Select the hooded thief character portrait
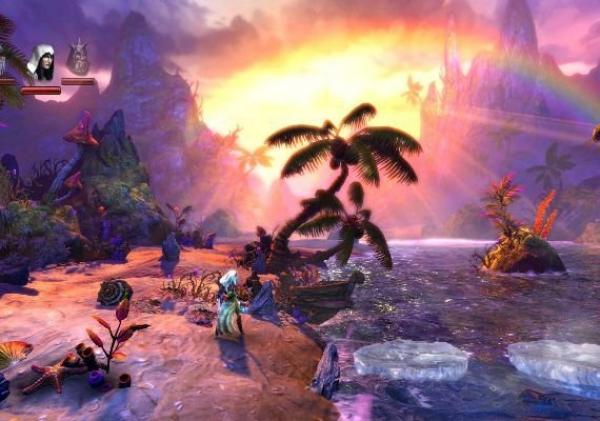Image resolution: width=600 pixels, height=421 pixels. pyautogui.click(x=41, y=63)
